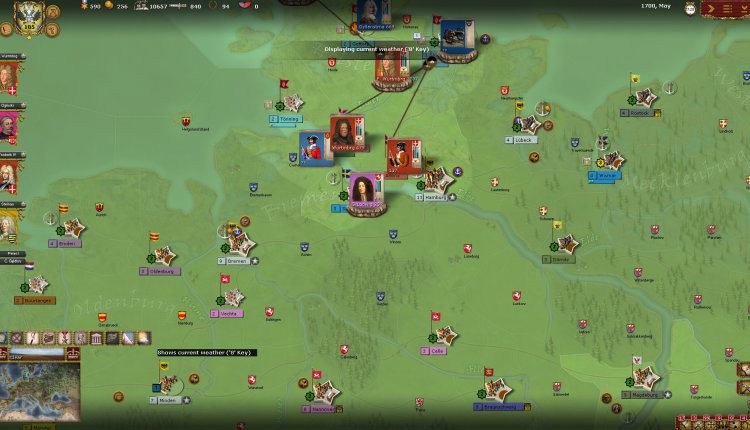This screenshot has width=750, height=430.
Task: Click the Oldenburg city label
Action: pyautogui.click(x=164, y=271)
